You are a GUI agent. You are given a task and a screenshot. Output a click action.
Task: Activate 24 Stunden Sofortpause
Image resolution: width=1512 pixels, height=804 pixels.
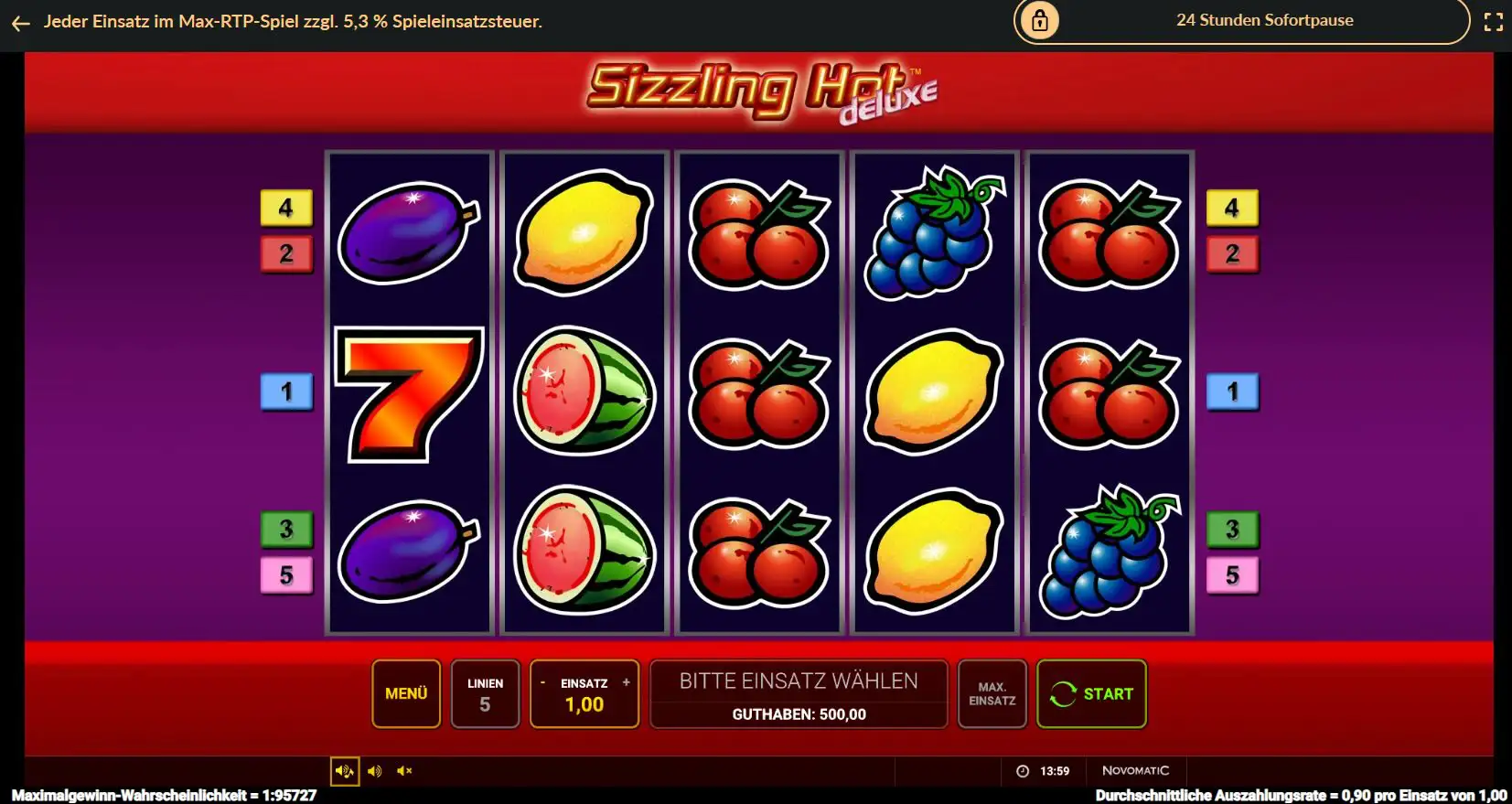click(x=1264, y=20)
